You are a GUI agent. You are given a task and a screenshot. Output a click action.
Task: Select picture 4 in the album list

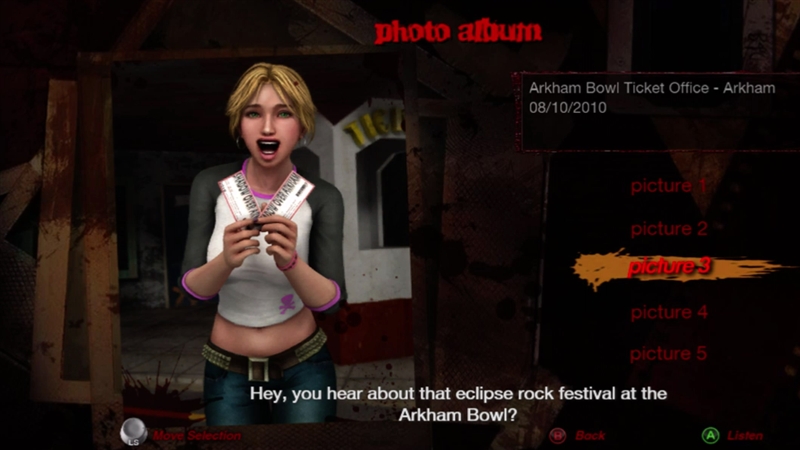[x=669, y=313]
